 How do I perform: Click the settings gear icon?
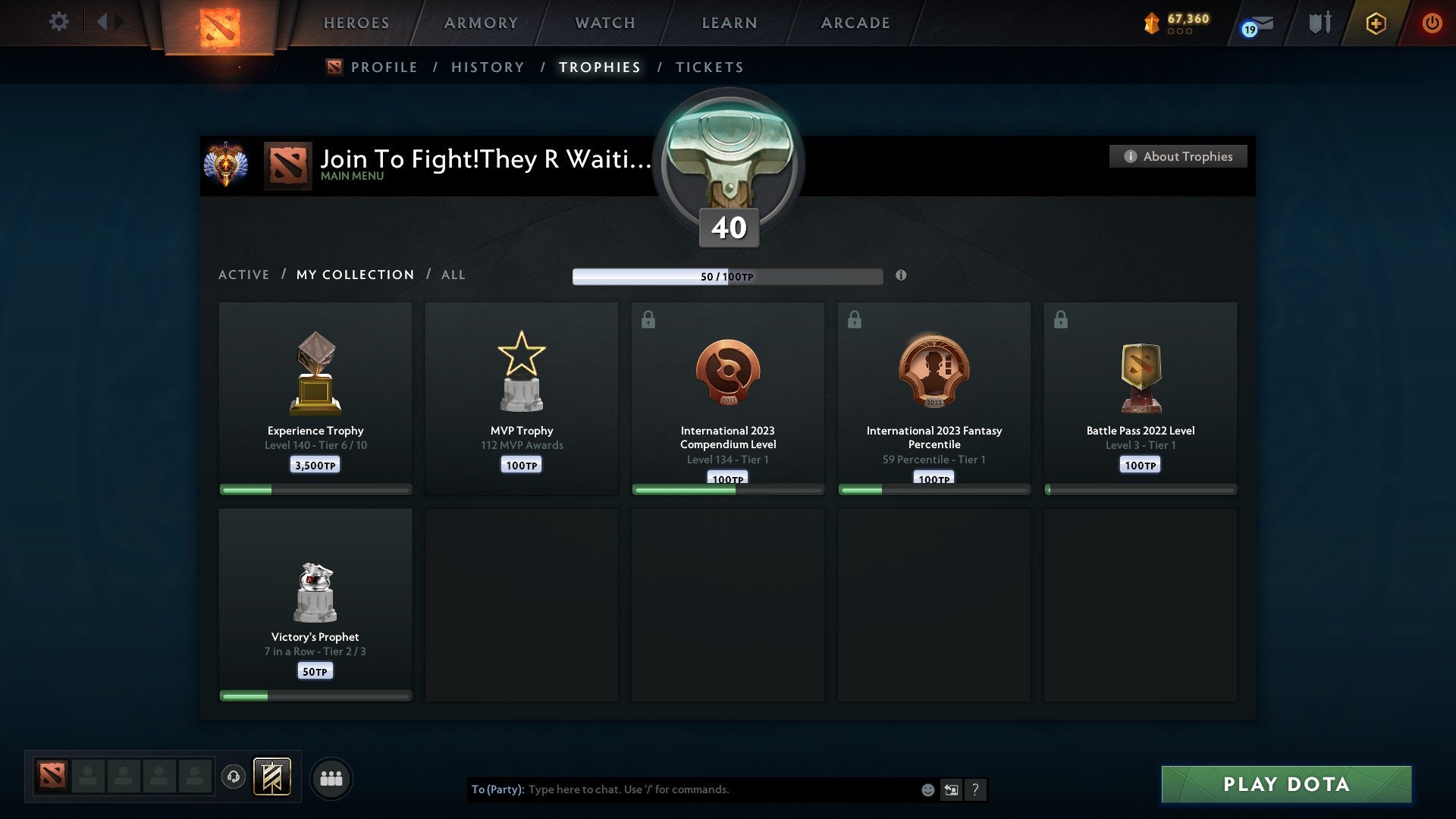58,22
